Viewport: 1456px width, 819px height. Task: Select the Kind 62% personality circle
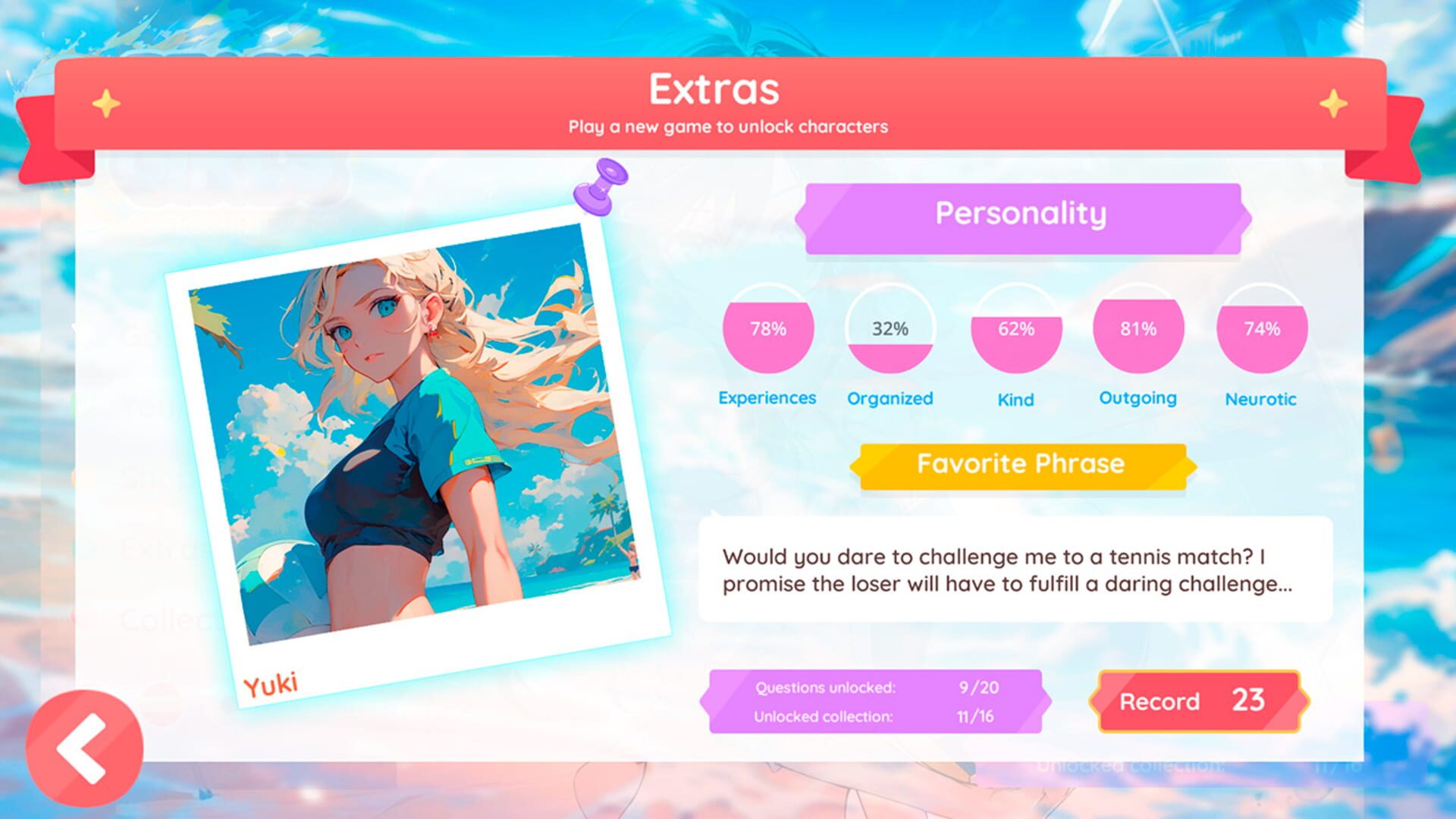coord(1016,329)
